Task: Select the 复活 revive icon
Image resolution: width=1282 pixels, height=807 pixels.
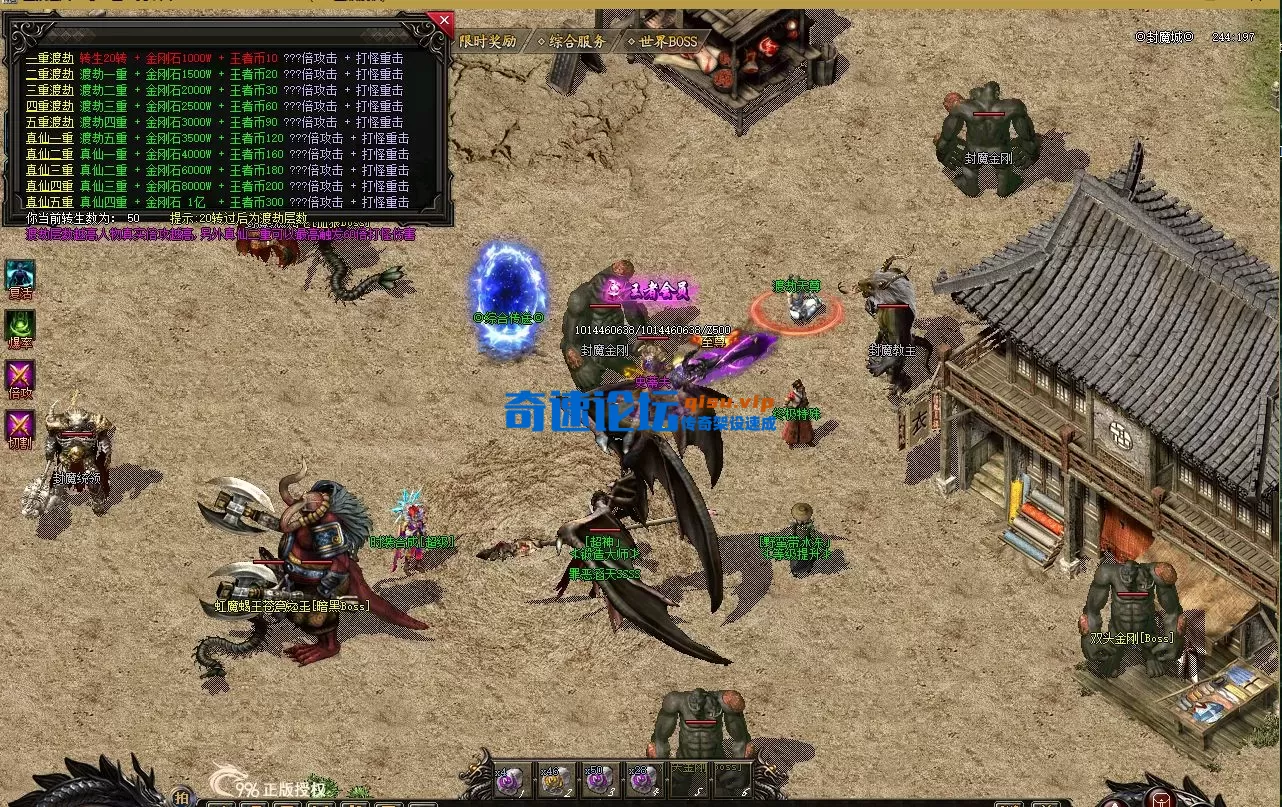Action: [21, 273]
